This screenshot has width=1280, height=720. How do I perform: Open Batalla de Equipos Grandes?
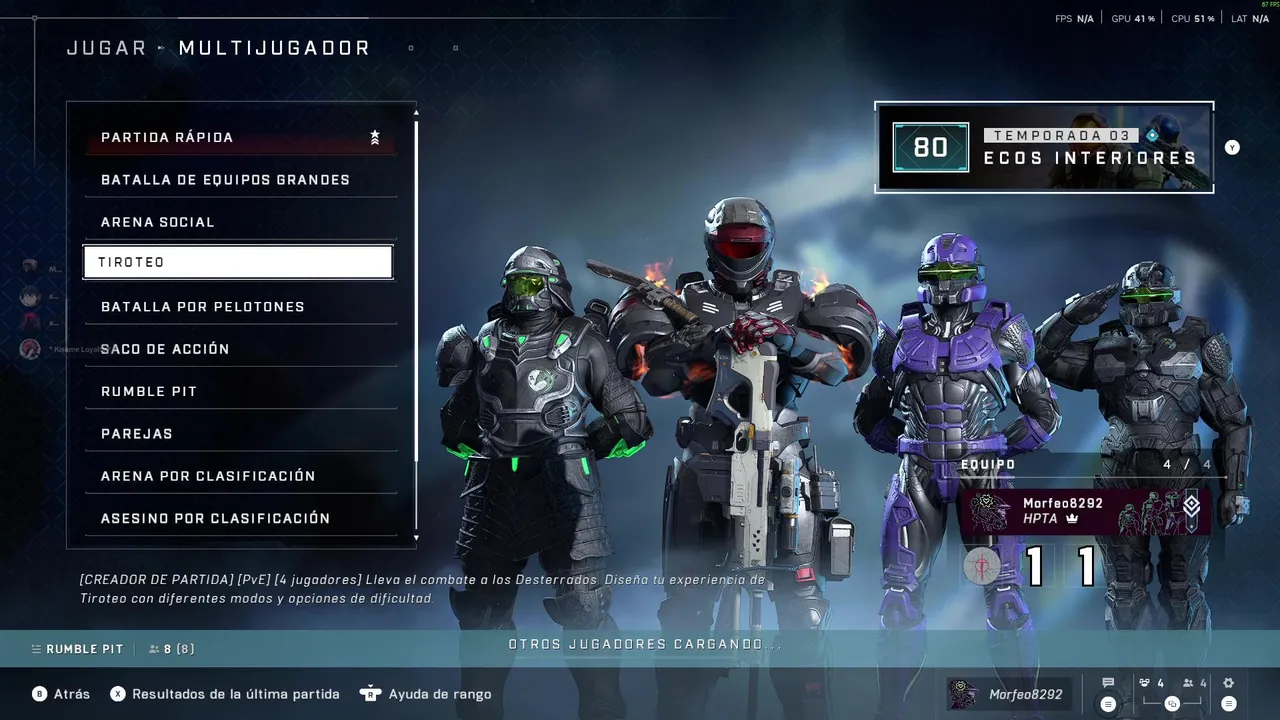point(240,180)
